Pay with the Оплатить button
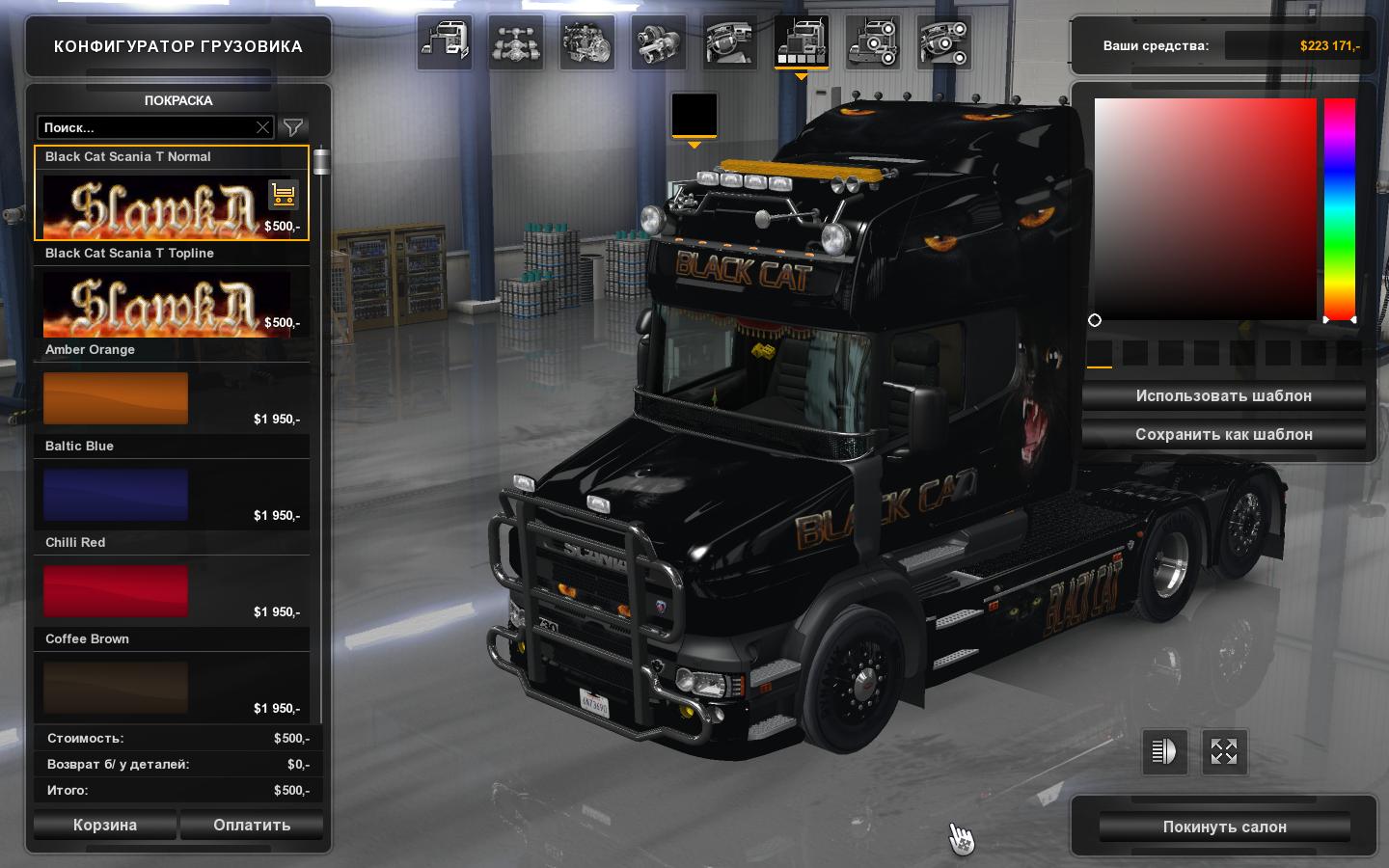This screenshot has width=1389, height=868. [252, 826]
